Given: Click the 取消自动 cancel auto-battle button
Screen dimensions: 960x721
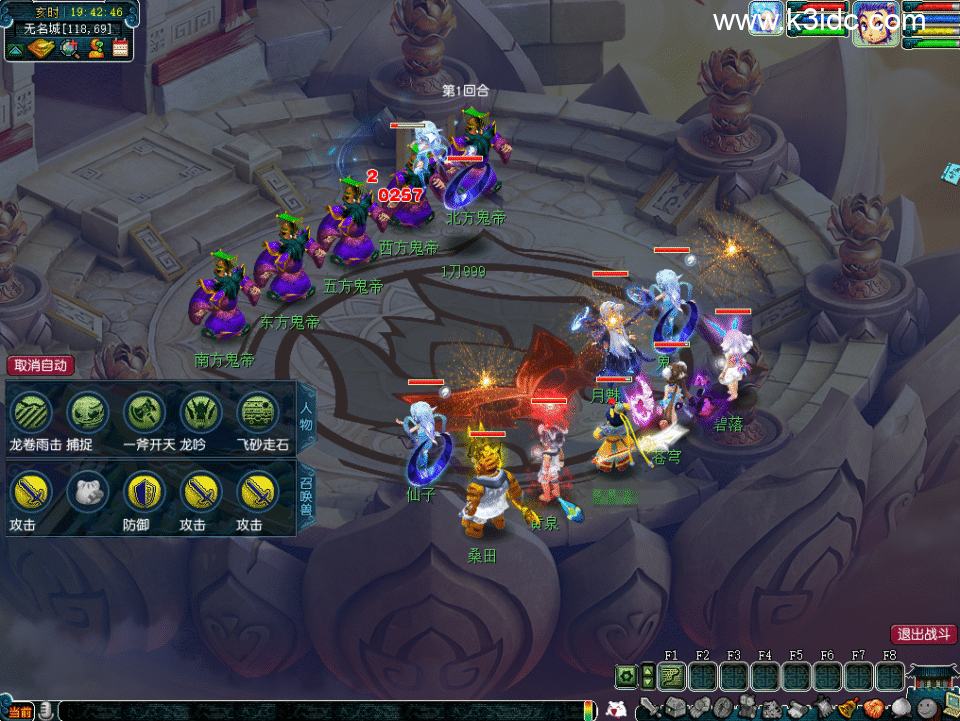Looking at the screenshot, I should coord(40,366).
